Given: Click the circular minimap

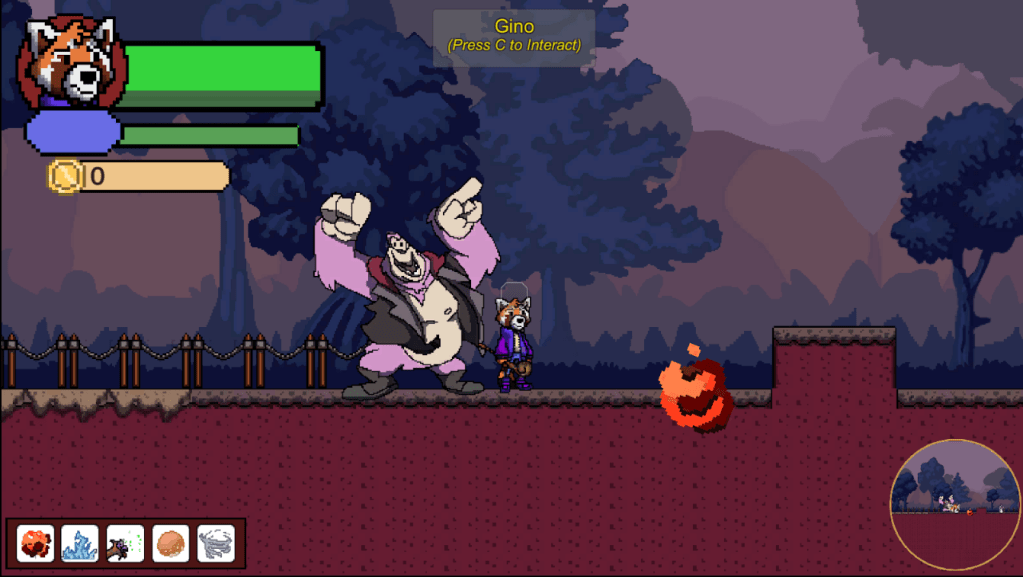Looking at the screenshot, I should 954,504.
